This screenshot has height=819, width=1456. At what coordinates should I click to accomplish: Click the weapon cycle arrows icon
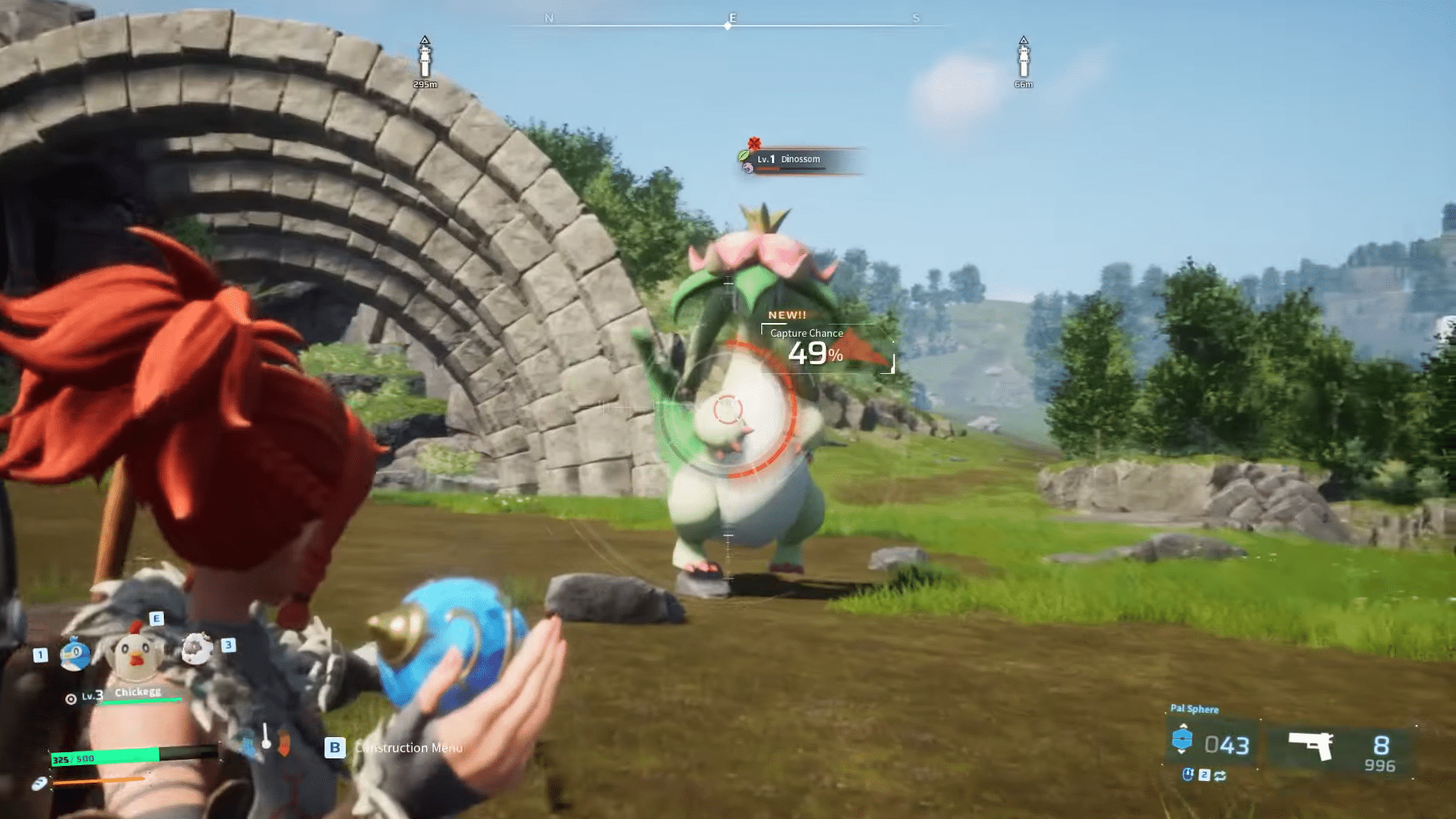tap(1221, 777)
